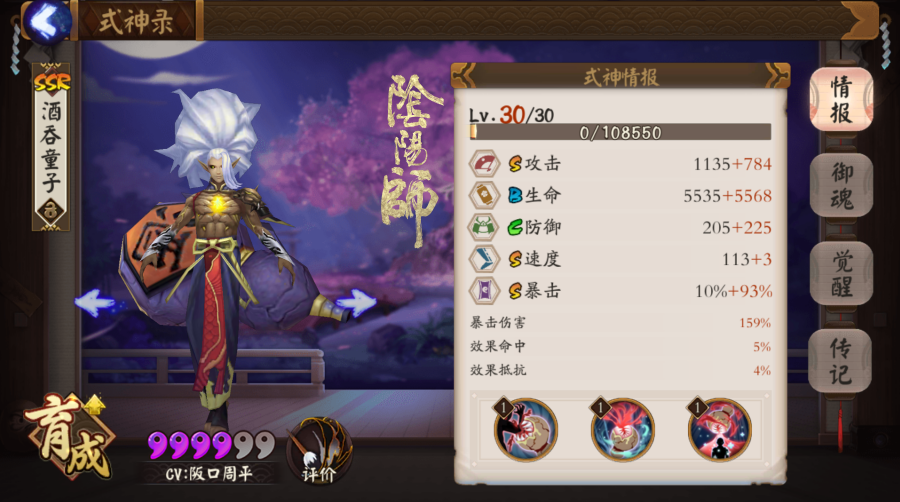Screen dimensions: 900x502
Task: Select the middle blue swirl skill icon
Action: [622, 429]
